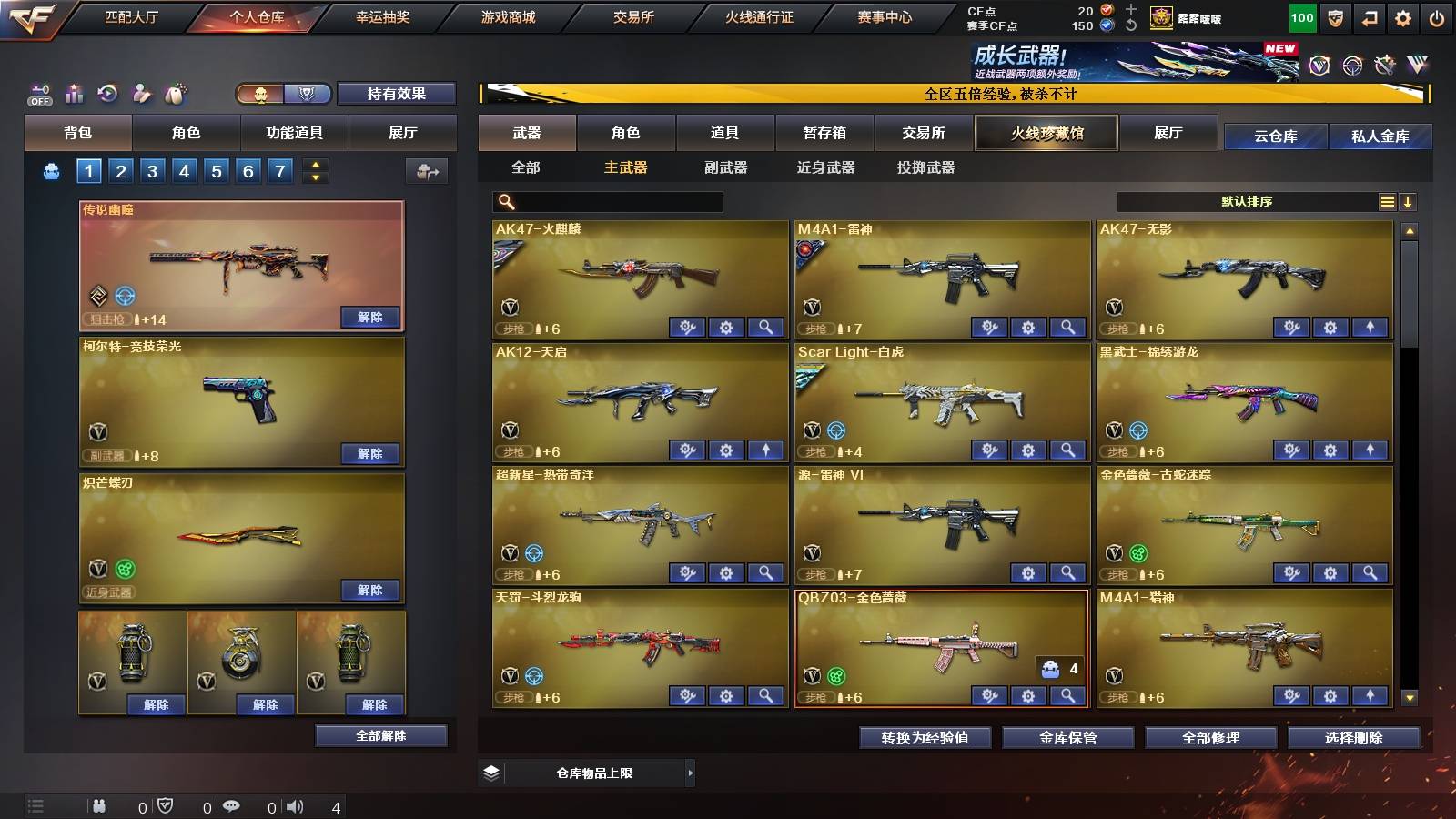The image size is (1456, 819).
Task: Click the logout power icon at top right
Action: coord(1437,16)
